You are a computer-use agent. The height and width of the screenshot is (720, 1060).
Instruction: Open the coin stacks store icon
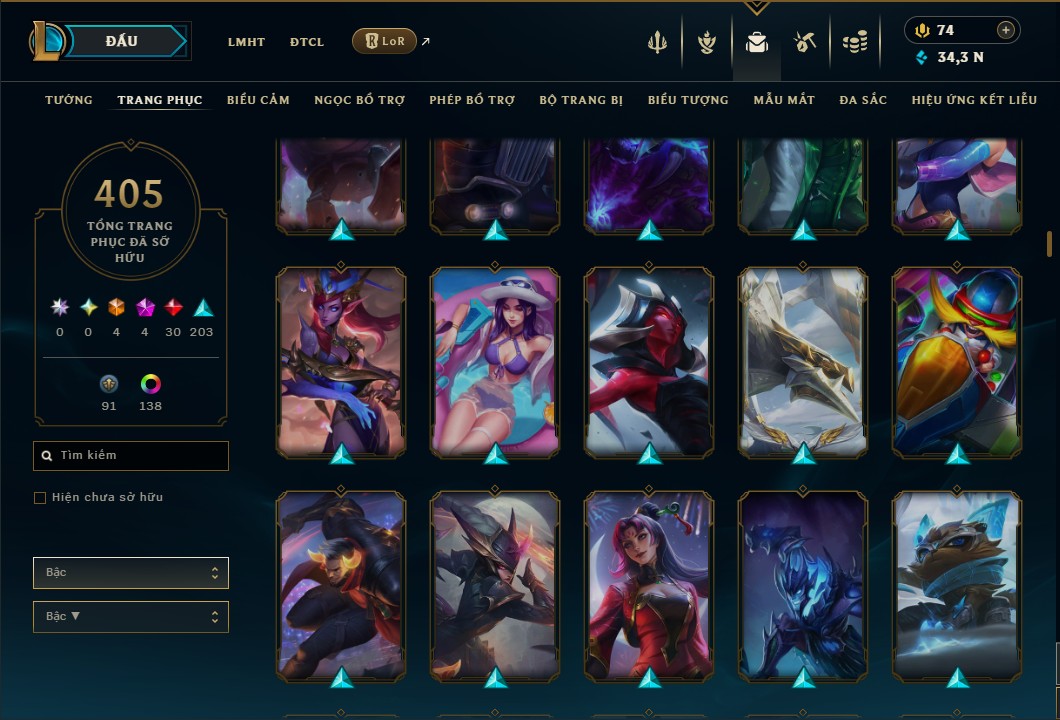[x=854, y=42]
